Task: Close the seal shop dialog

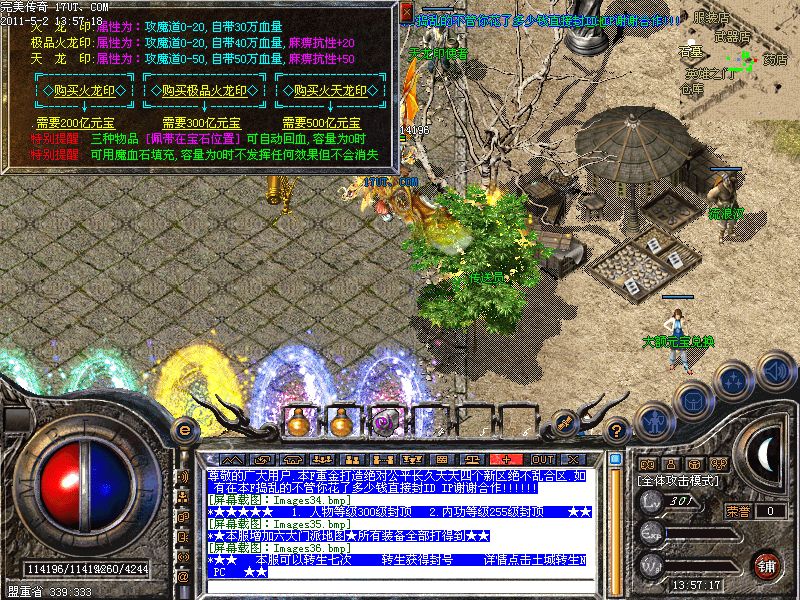Action: click(x=406, y=13)
